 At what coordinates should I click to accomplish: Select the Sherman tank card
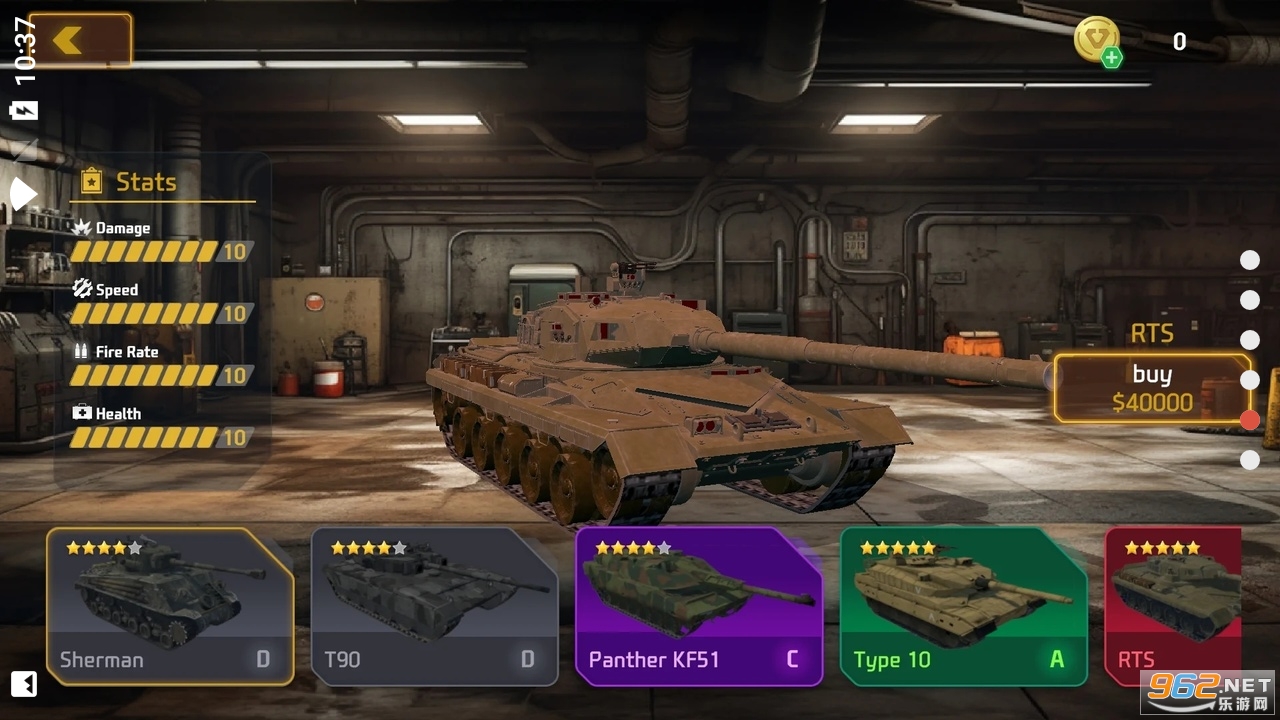tap(170, 606)
